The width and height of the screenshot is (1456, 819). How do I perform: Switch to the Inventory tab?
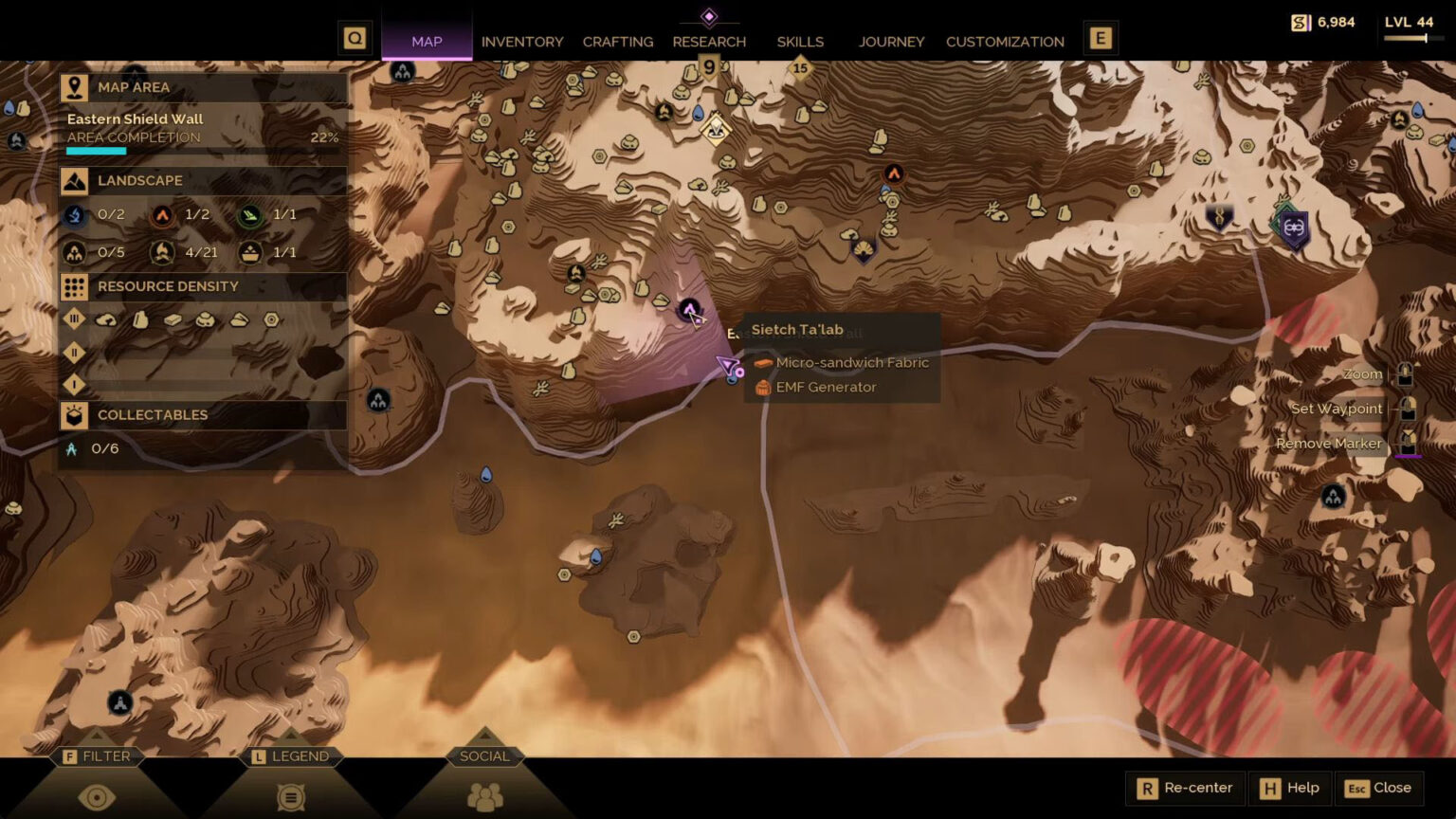pos(522,42)
